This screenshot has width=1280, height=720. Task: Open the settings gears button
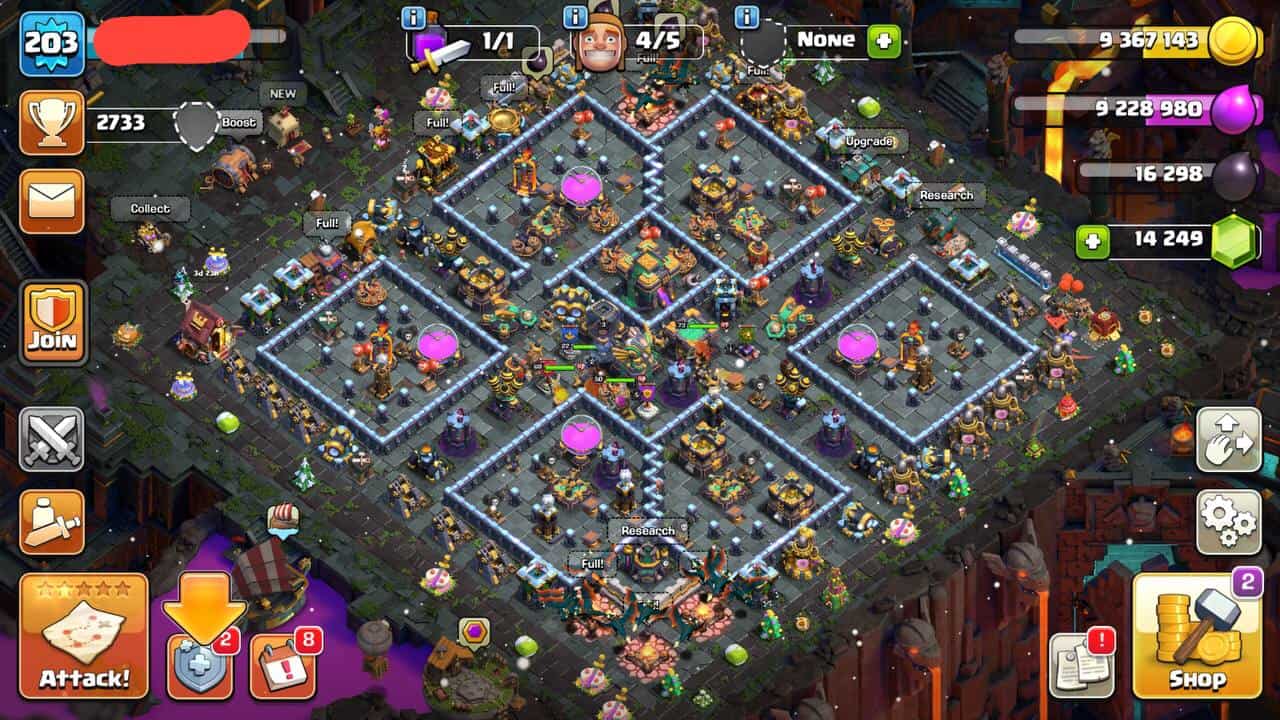click(1229, 521)
